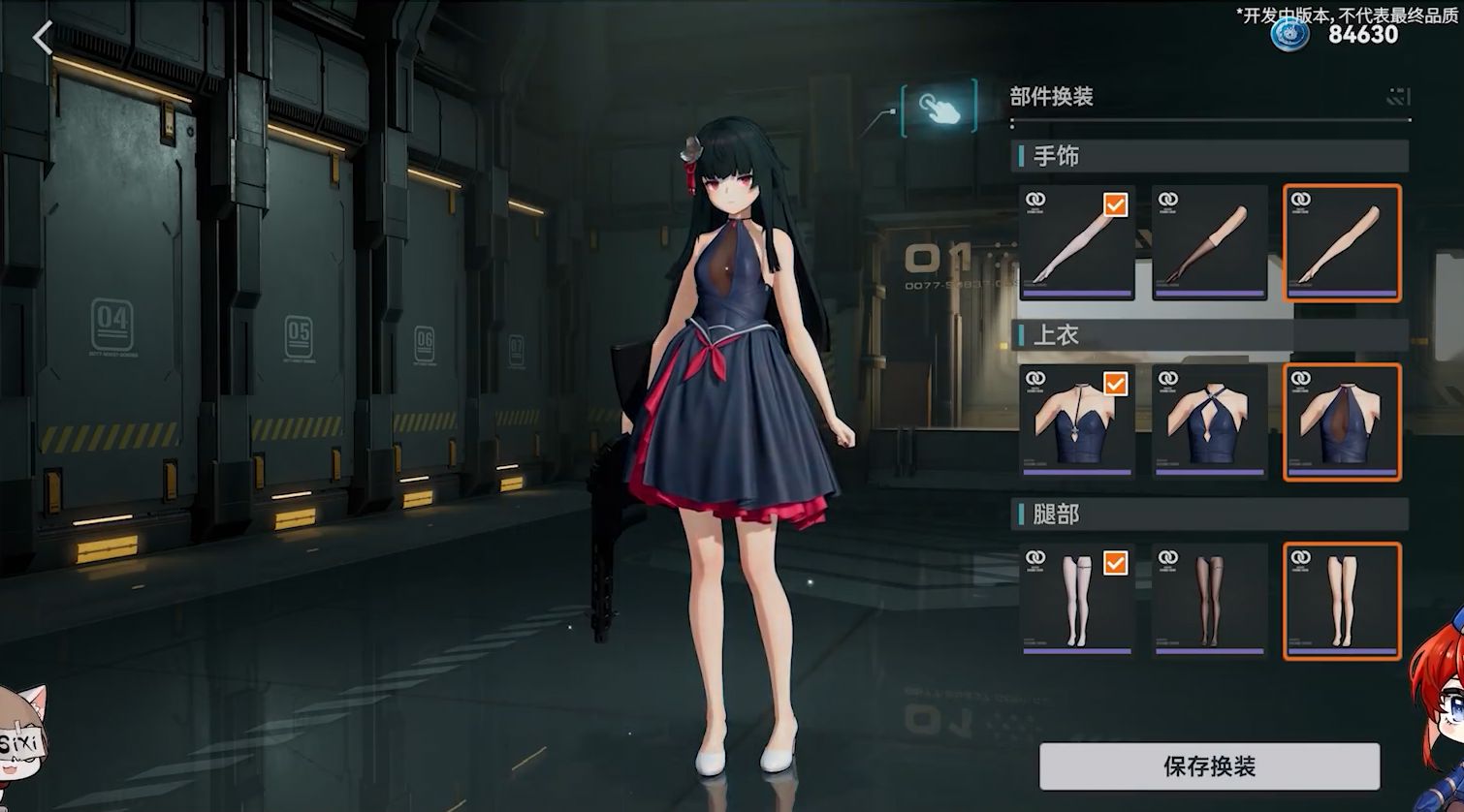
Task: Choose the black sheer stockings
Action: [1209, 601]
